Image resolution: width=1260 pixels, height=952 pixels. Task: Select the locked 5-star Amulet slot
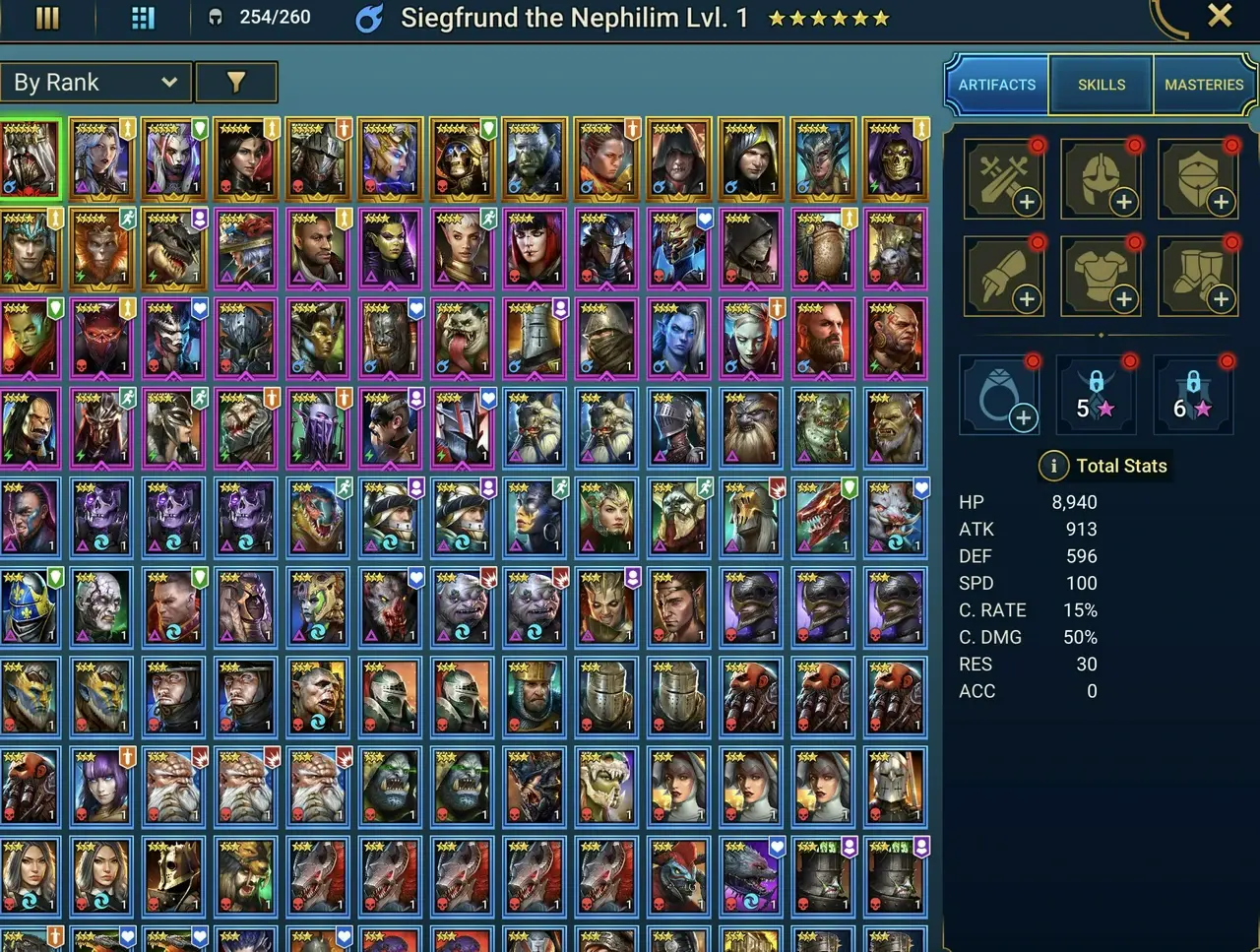tap(1097, 394)
